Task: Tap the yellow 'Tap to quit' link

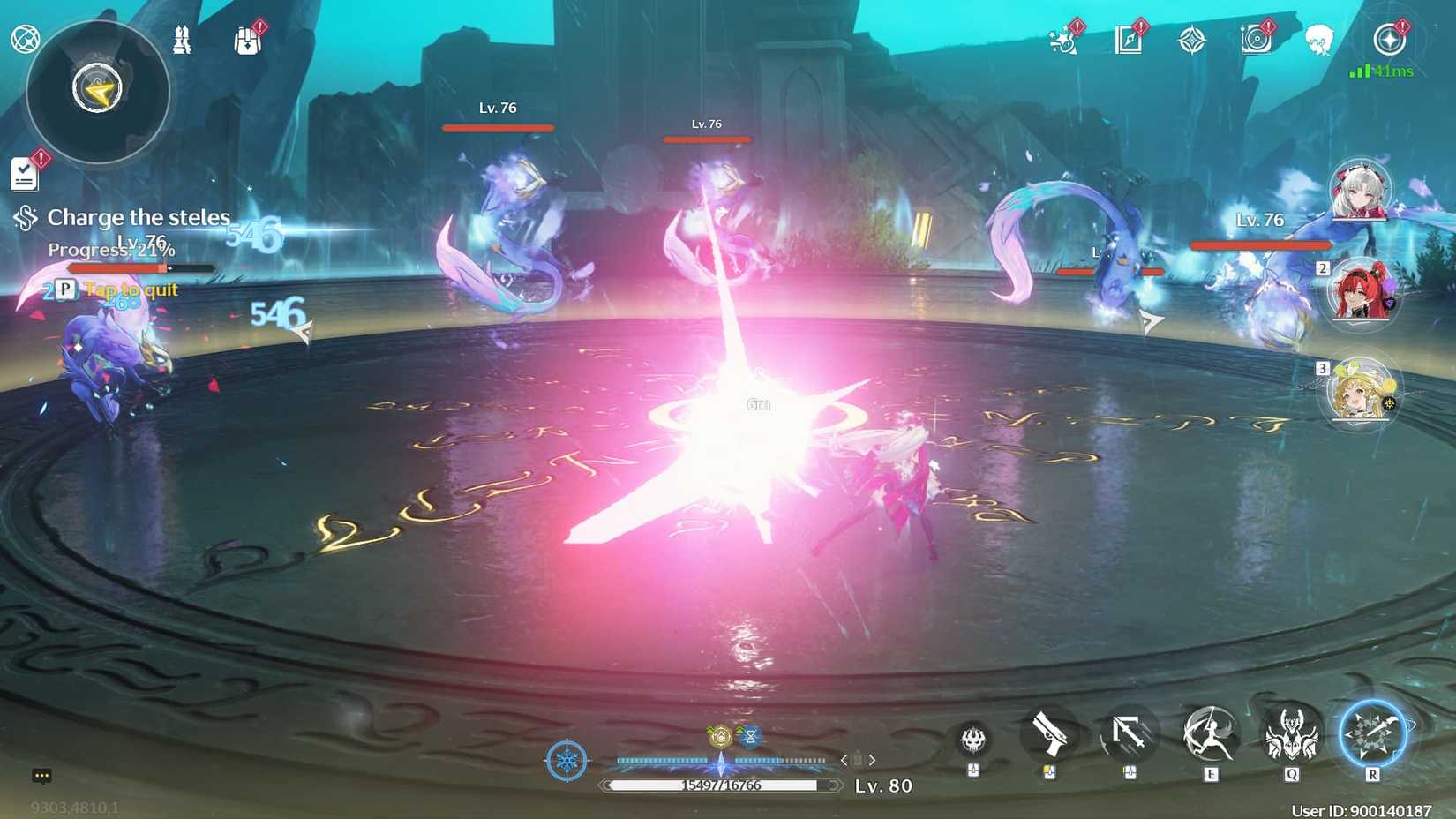Action: [130, 289]
